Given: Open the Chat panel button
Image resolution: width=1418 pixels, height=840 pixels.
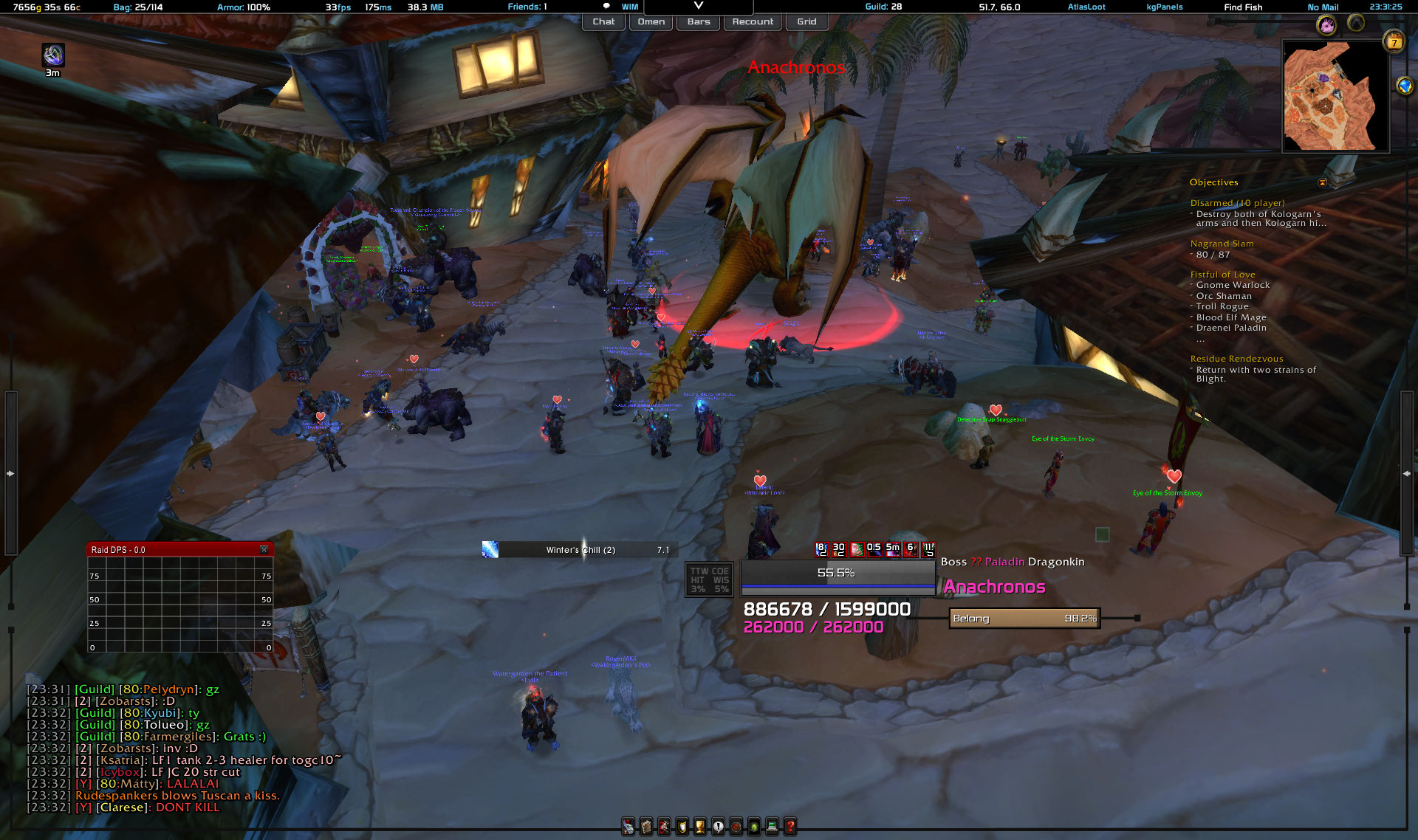Looking at the screenshot, I should tap(603, 22).
